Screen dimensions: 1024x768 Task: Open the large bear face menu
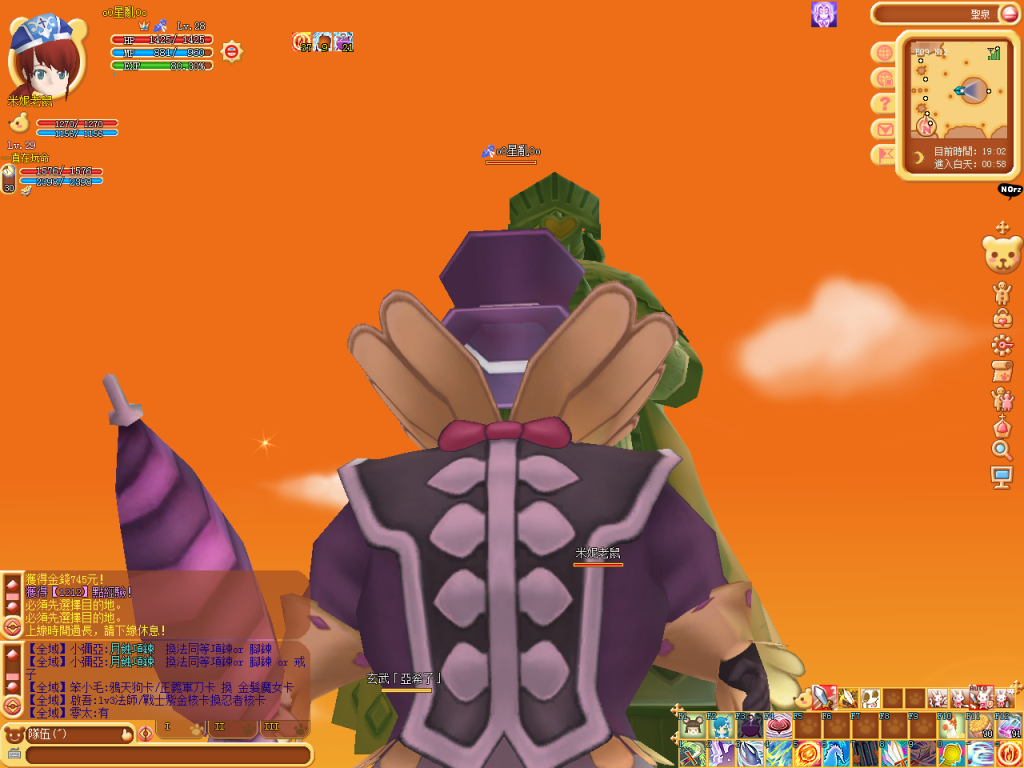click(1002, 254)
